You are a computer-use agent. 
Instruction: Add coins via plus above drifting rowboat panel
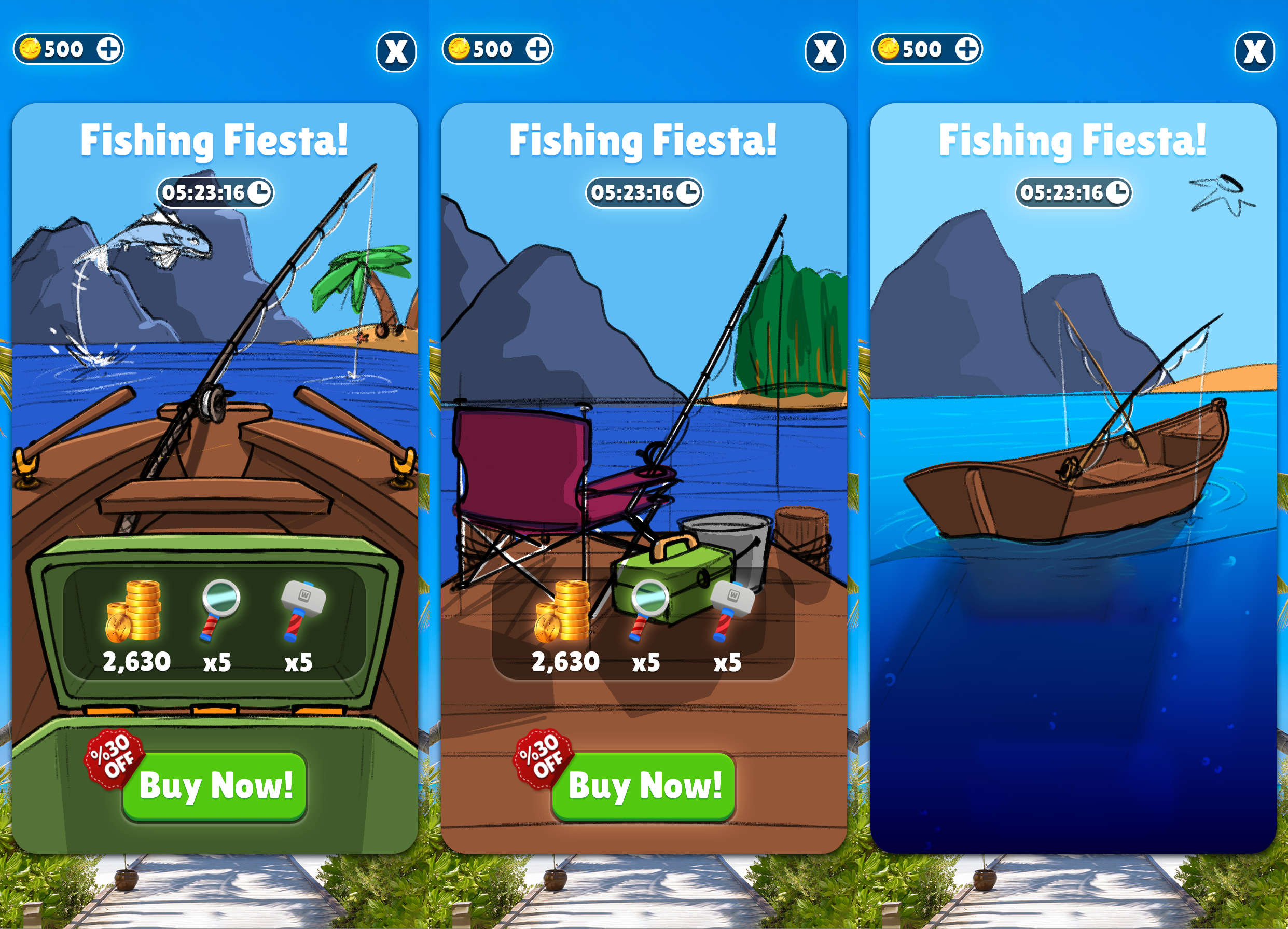(x=966, y=49)
